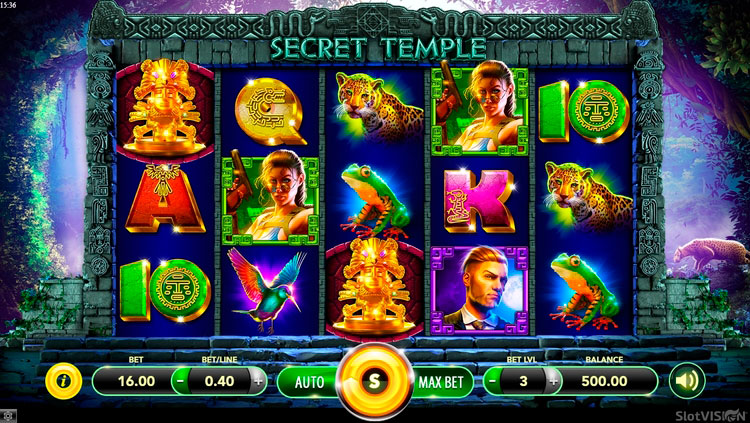750x423 pixels.
Task: Decrease the bet per line
Action: point(179,381)
